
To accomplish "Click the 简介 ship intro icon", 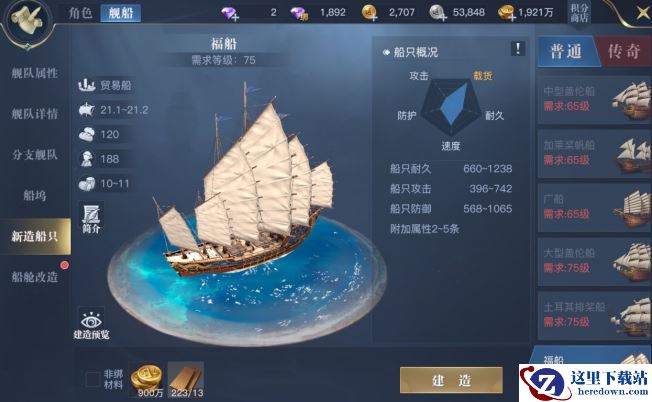I will pos(91,217).
